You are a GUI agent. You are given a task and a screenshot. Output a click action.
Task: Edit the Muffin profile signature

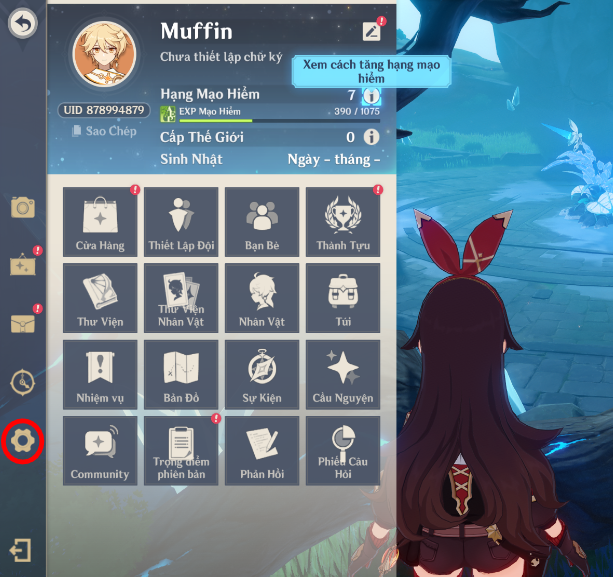372,31
